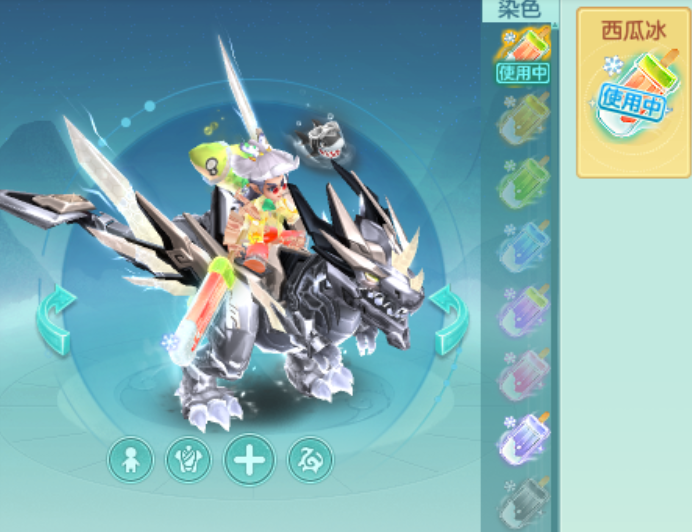This screenshot has width=692, height=532.
Task: Open the robe outfit button
Action: click(188, 461)
